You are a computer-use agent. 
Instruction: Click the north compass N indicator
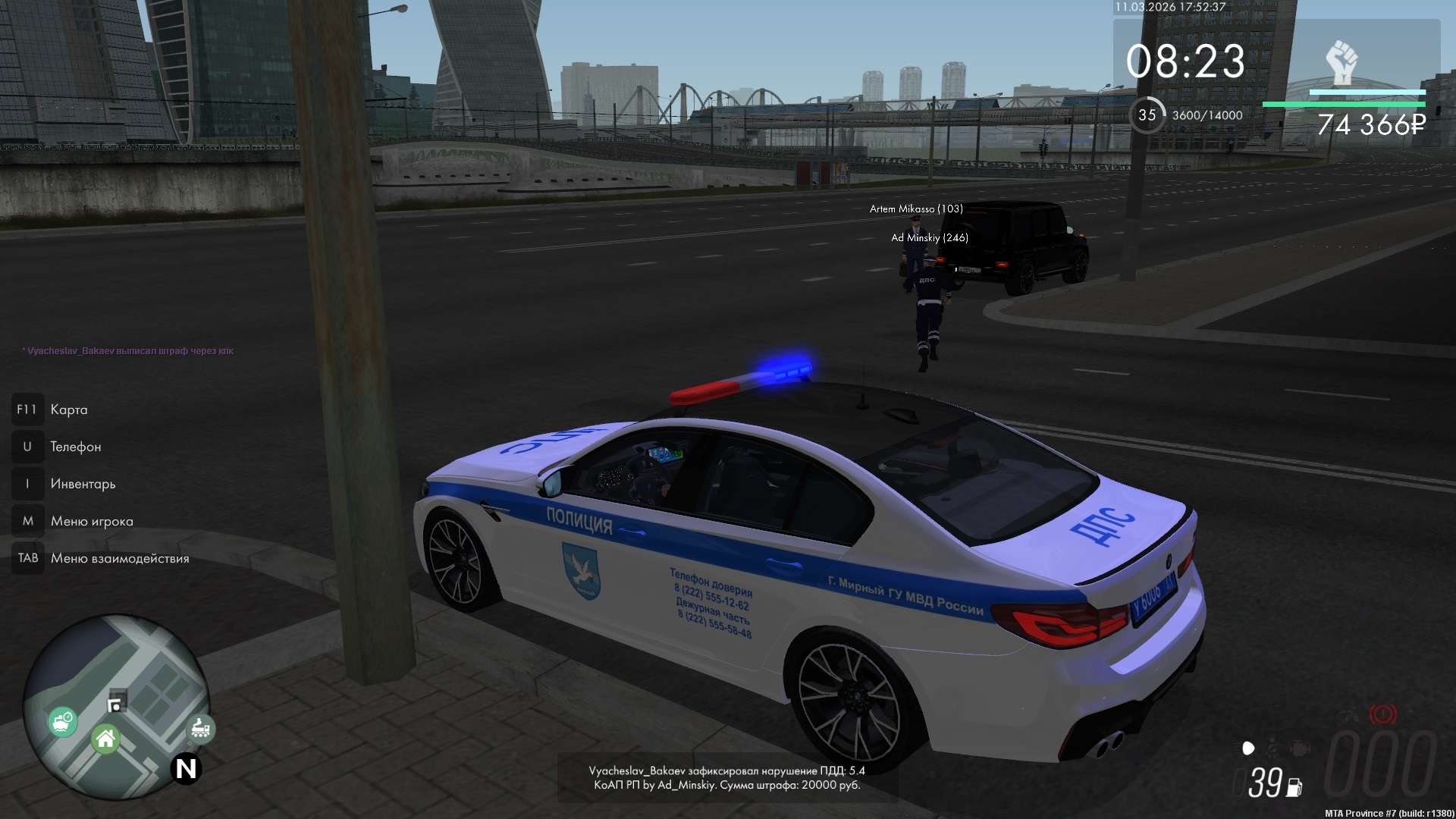(x=186, y=769)
